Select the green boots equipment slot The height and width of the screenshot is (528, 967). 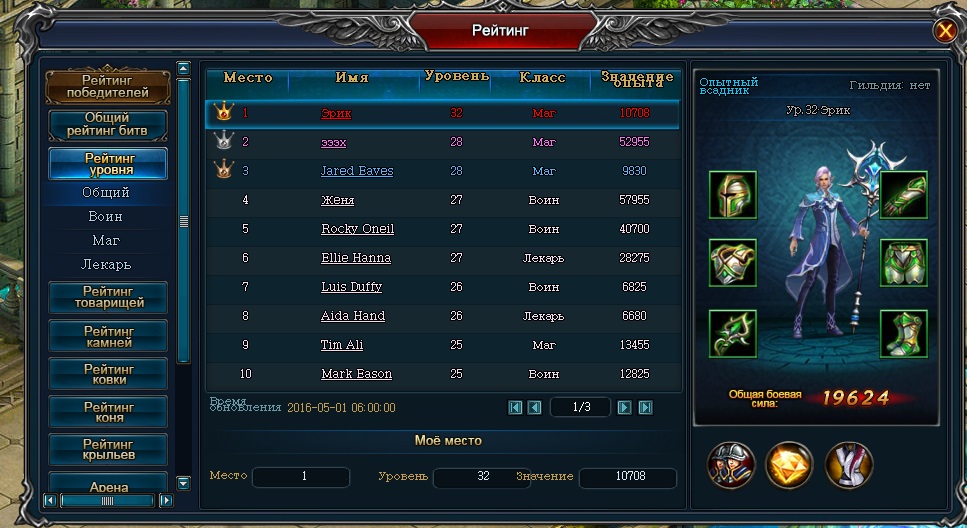click(903, 334)
